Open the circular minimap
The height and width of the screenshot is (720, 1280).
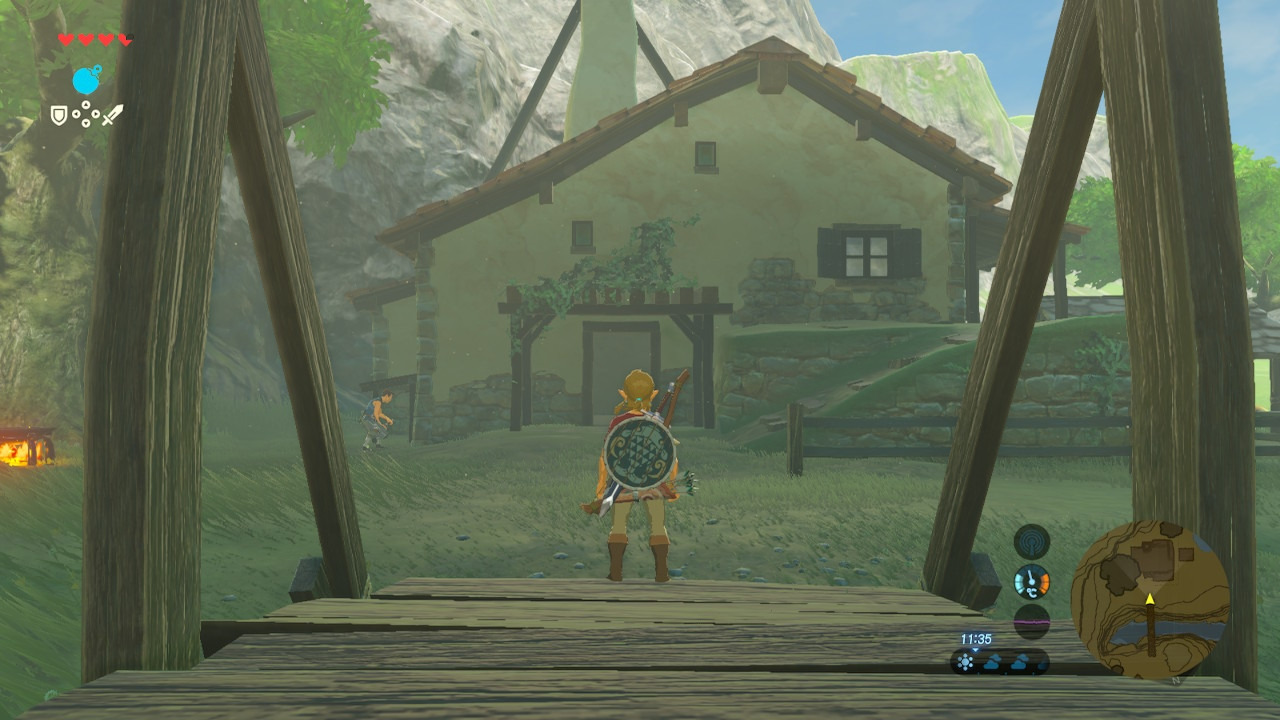click(1150, 600)
